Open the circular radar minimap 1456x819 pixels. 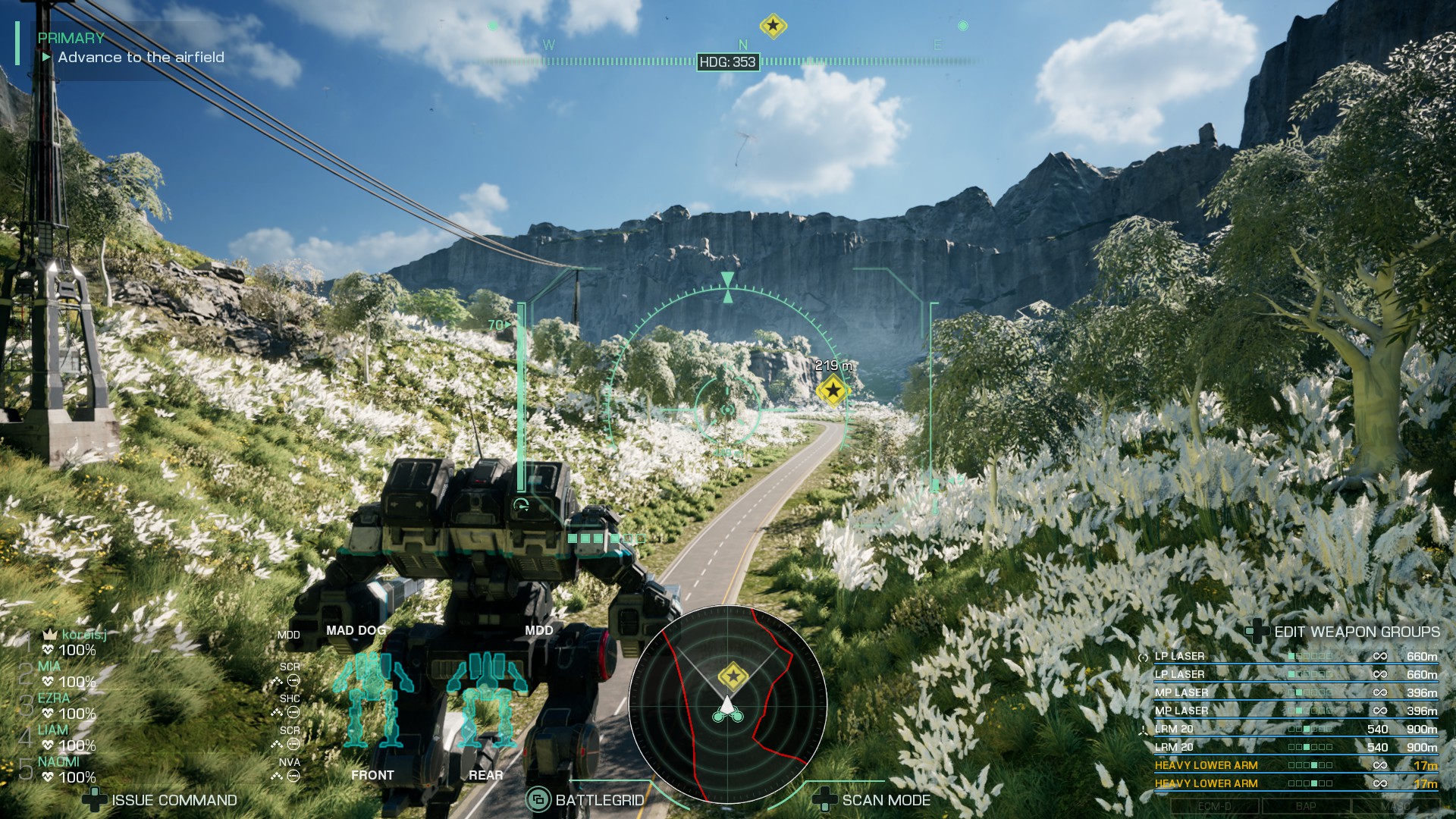[x=727, y=704]
